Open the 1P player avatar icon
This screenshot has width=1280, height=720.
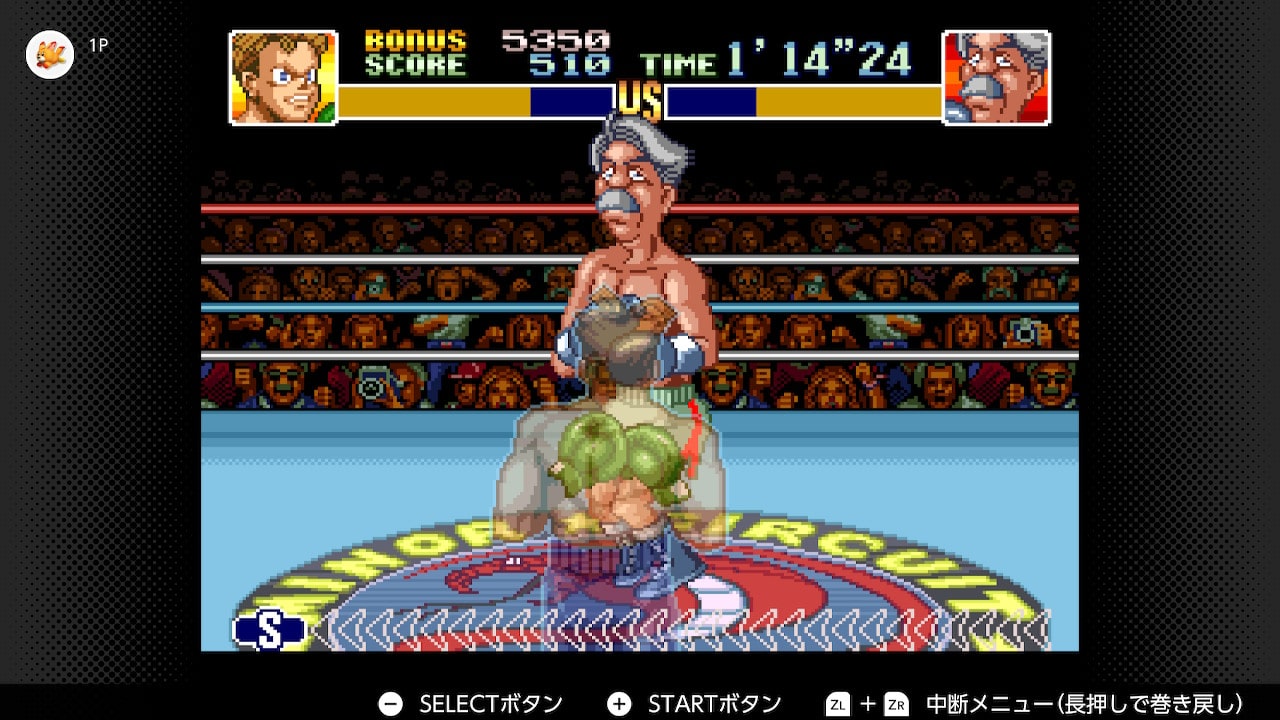[49, 54]
